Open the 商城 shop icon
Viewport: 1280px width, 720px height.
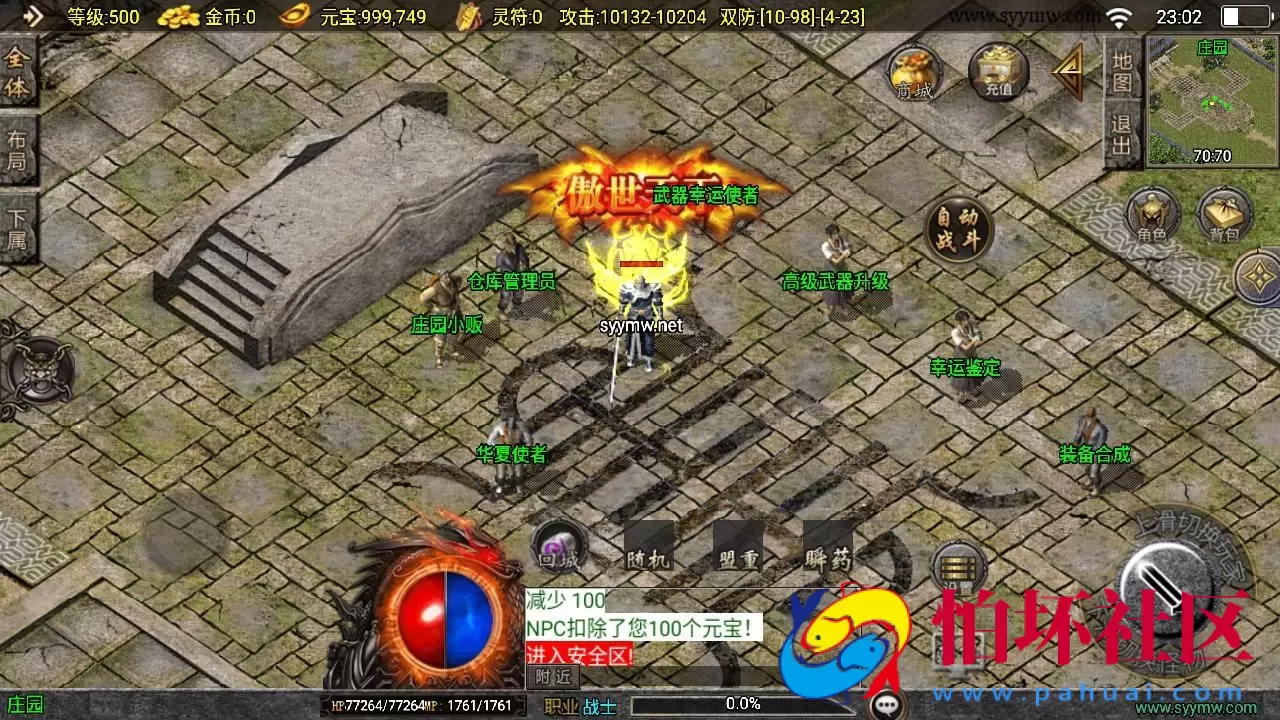tap(914, 72)
